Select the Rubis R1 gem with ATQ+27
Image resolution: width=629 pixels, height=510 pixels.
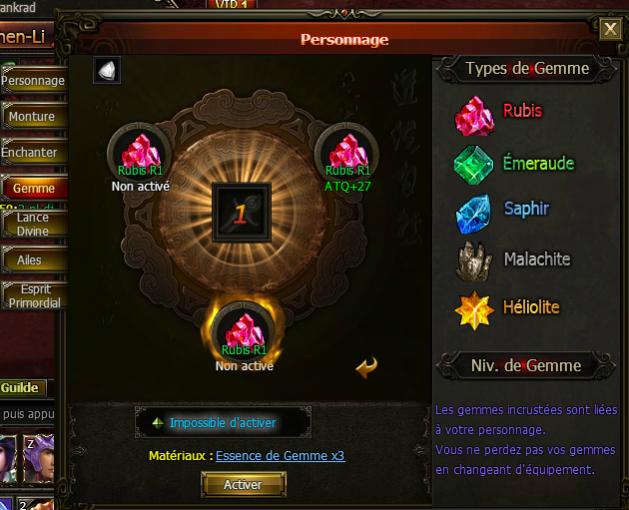pos(347,155)
